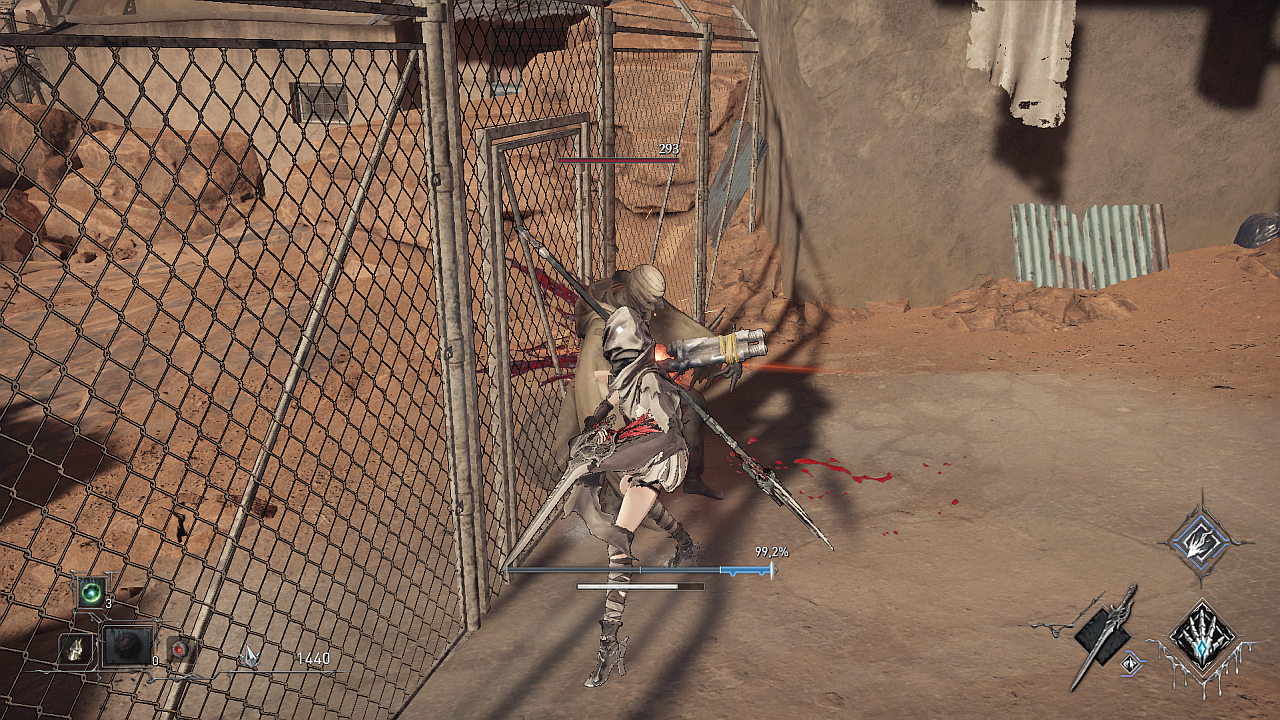1280x720 pixels.
Task: Activate the blue-framed claw slash skill
Action: 1201,541
